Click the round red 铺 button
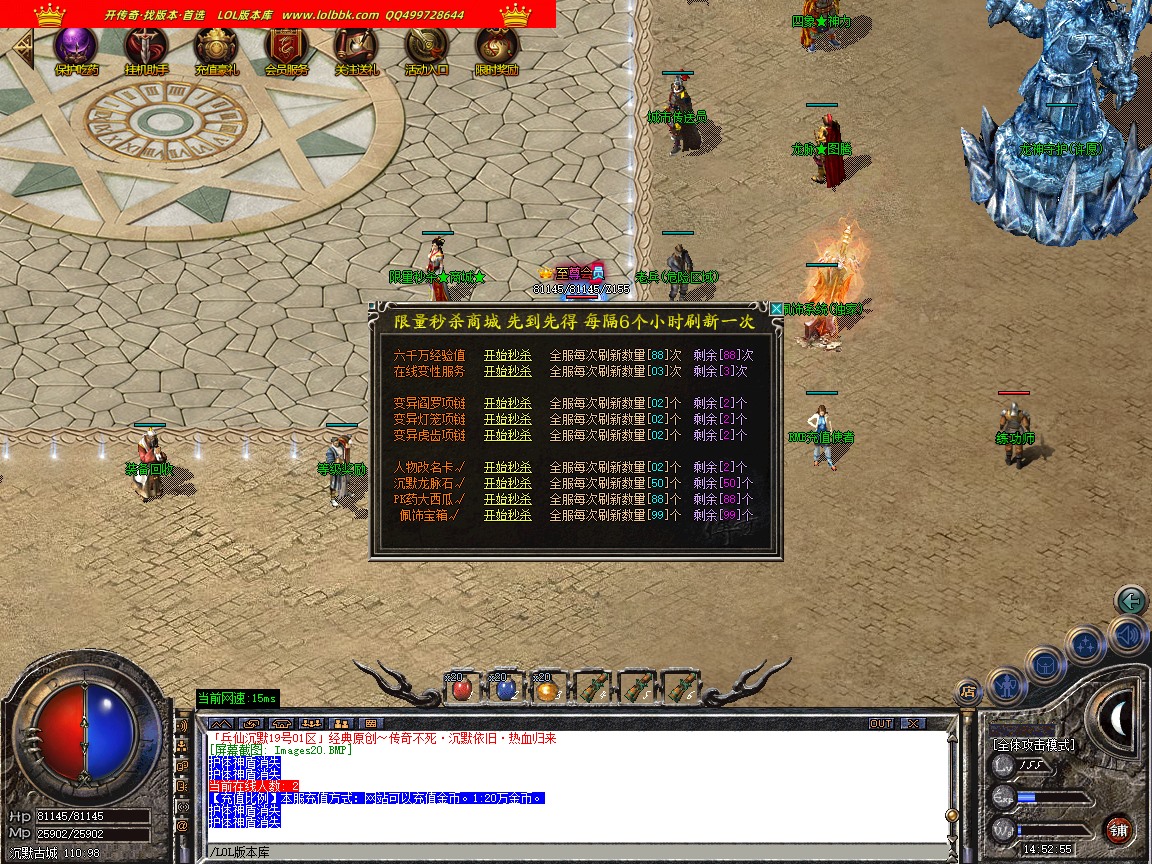This screenshot has height=864, width=1152. point(1118,829)
